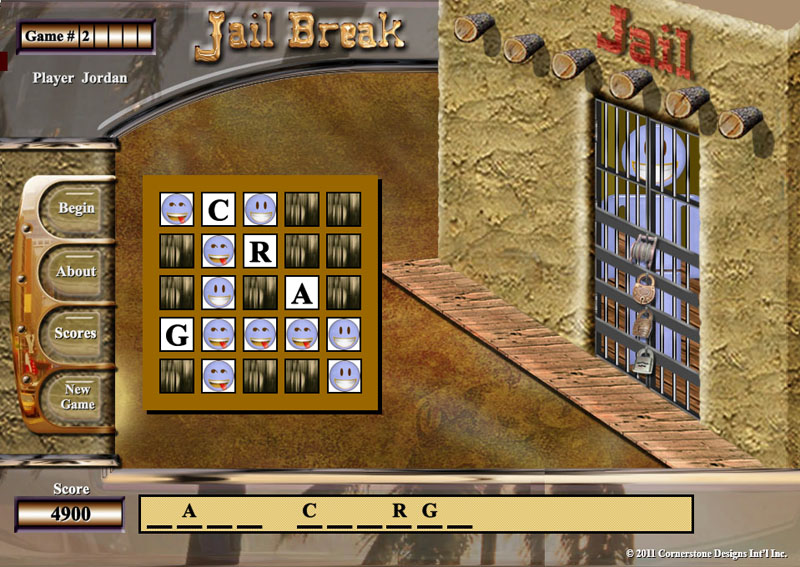Open the About screen

76,271
